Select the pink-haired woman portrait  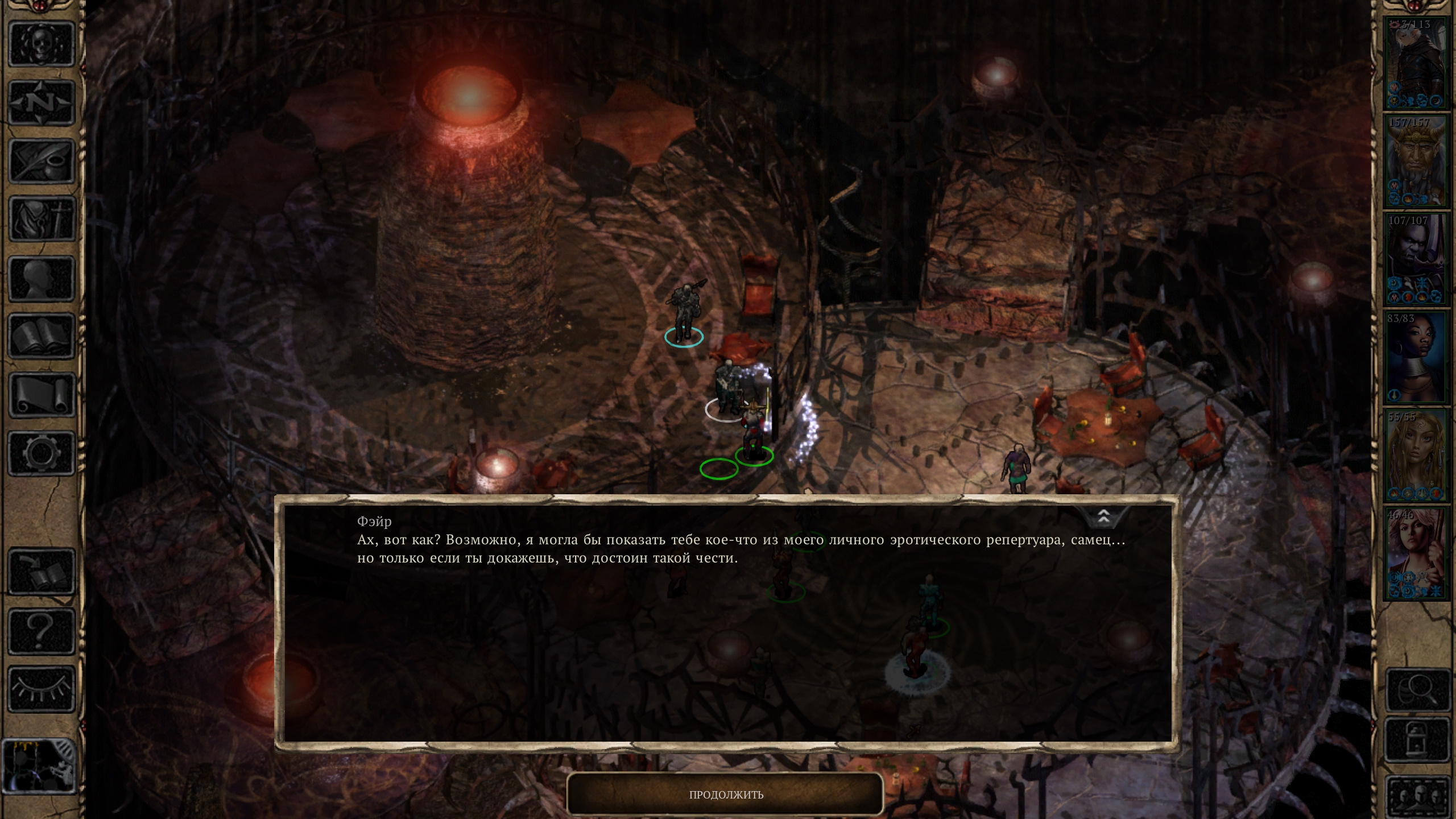point(1416,554)
